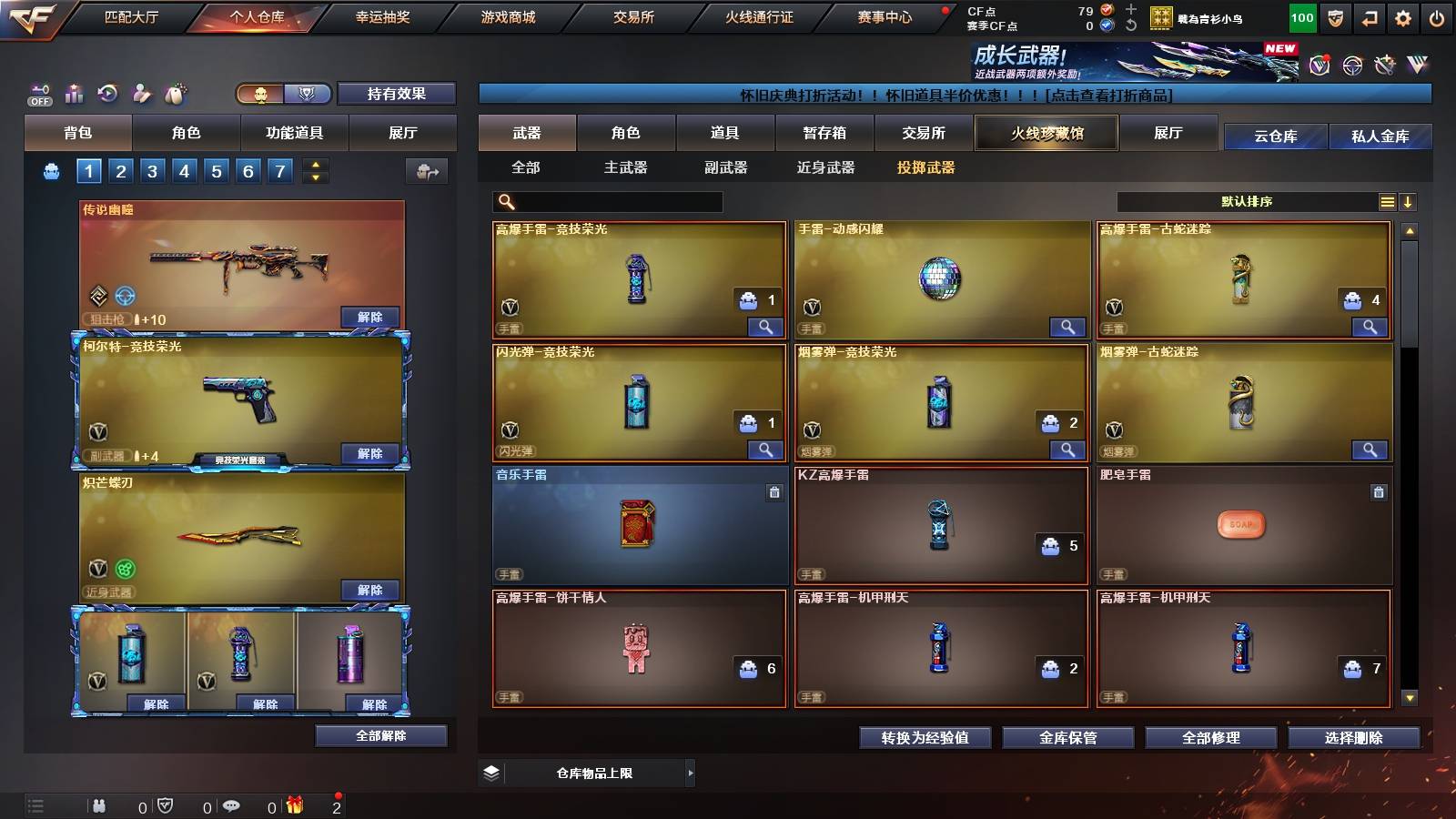Open the gift icon showing 2 notifications
This screenshot has width=1456, height=819.
click(295, 805)
